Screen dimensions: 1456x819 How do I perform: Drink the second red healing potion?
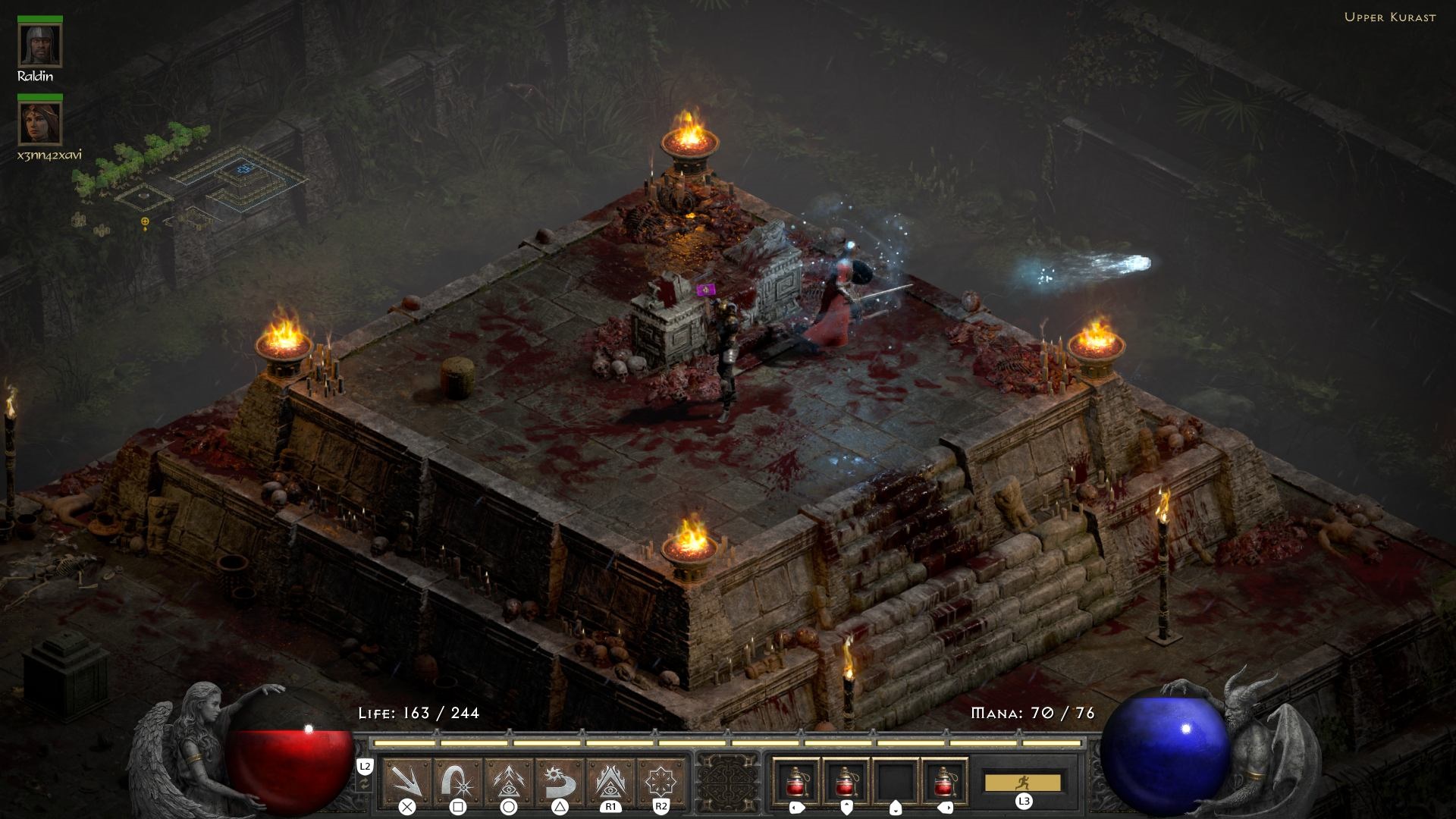(x=846, y=780)
